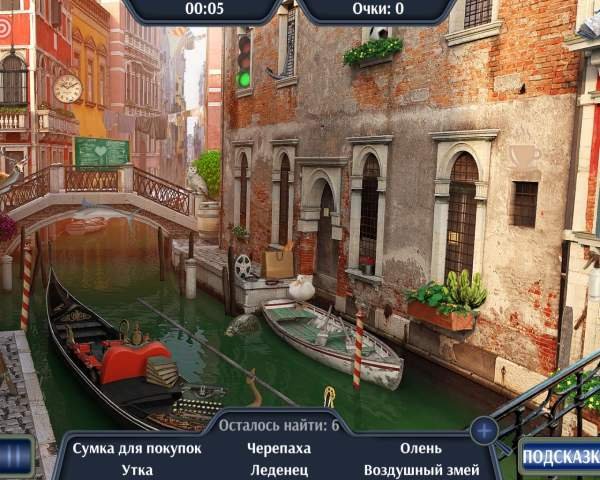Image resolution: width=600 pixels, height=480 pixels.
Task: Pause the game with the pause button
Action: (x=14, y=457)
